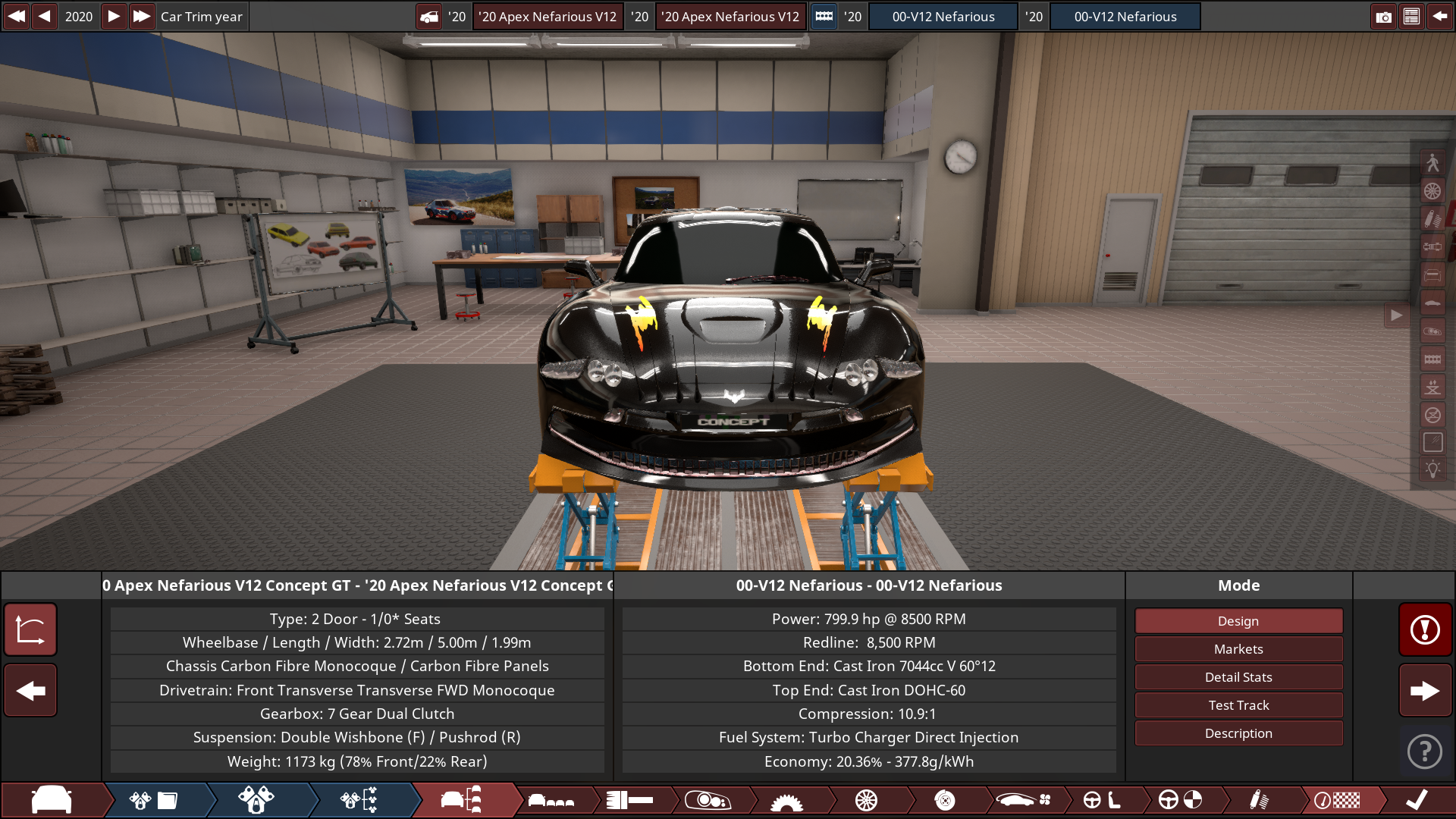Screen dimensions: 1456x819
Task: Switch to the Markets mode
Action: (x=1238, y=648)
